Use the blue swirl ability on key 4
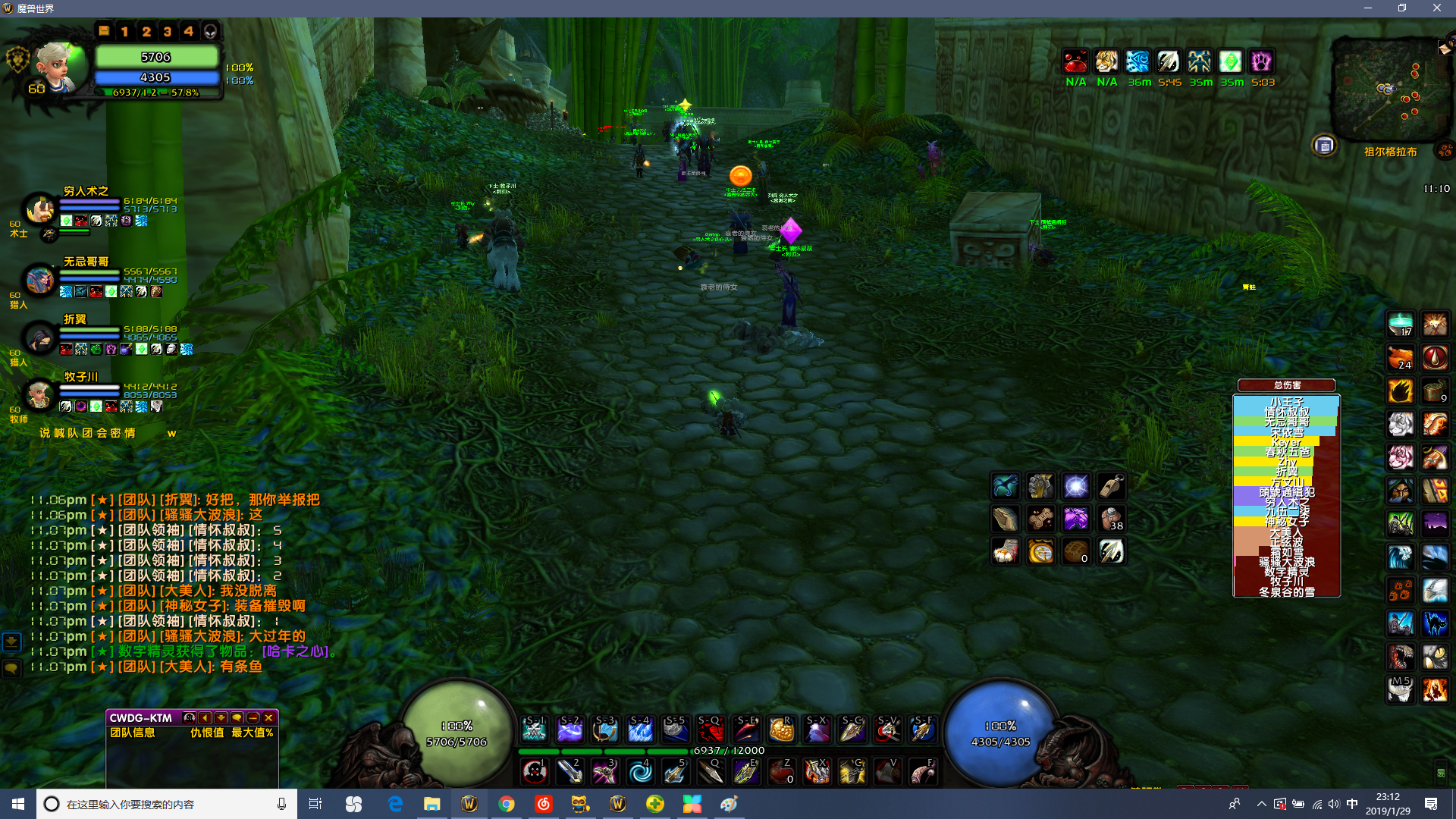 pyautogui.click(x=640, y=772)
